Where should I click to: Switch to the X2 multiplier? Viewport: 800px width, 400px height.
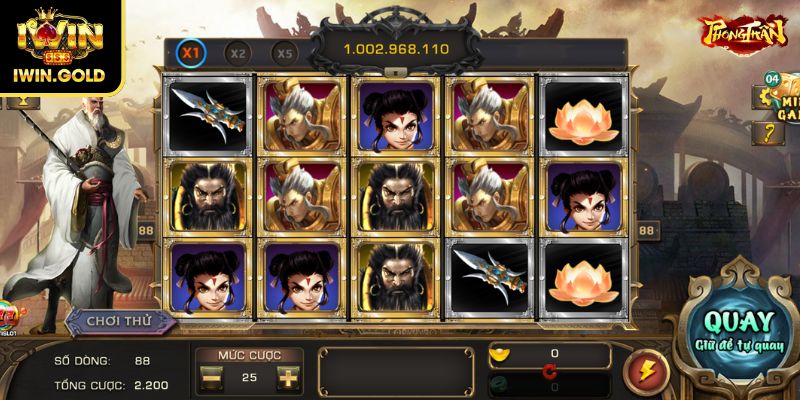point(237,53)
